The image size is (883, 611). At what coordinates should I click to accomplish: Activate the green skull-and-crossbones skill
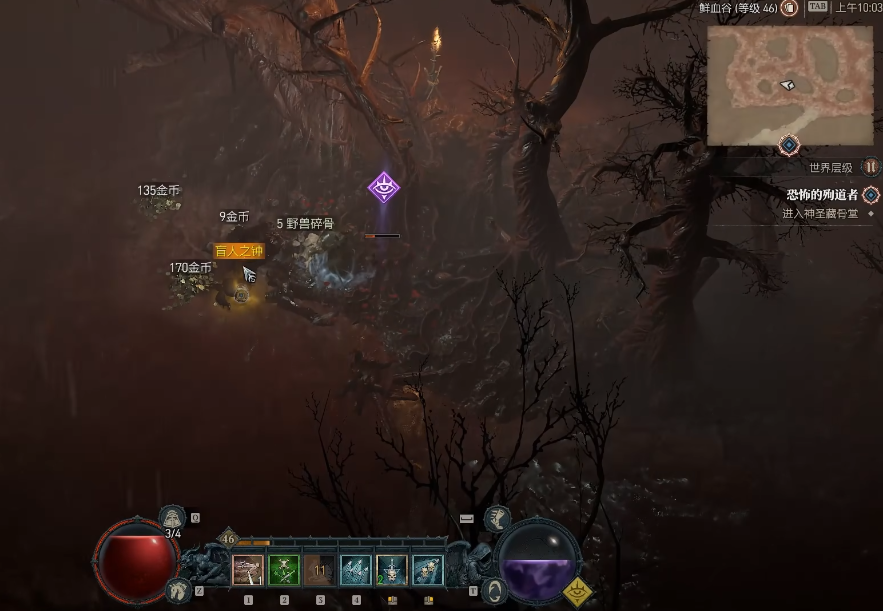pyautogui.click(x=284, y=570)
